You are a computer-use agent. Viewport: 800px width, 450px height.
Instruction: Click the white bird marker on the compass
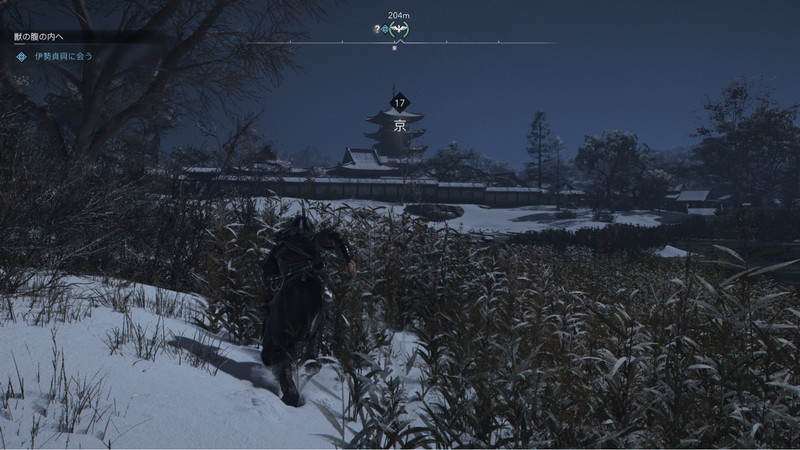(x=398, y=30)
